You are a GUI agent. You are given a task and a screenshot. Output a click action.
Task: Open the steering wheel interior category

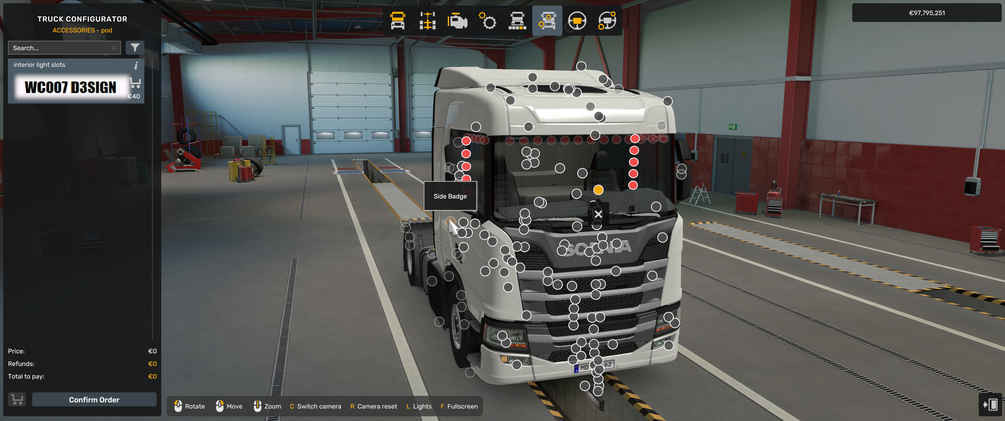[x=577, y=20]
